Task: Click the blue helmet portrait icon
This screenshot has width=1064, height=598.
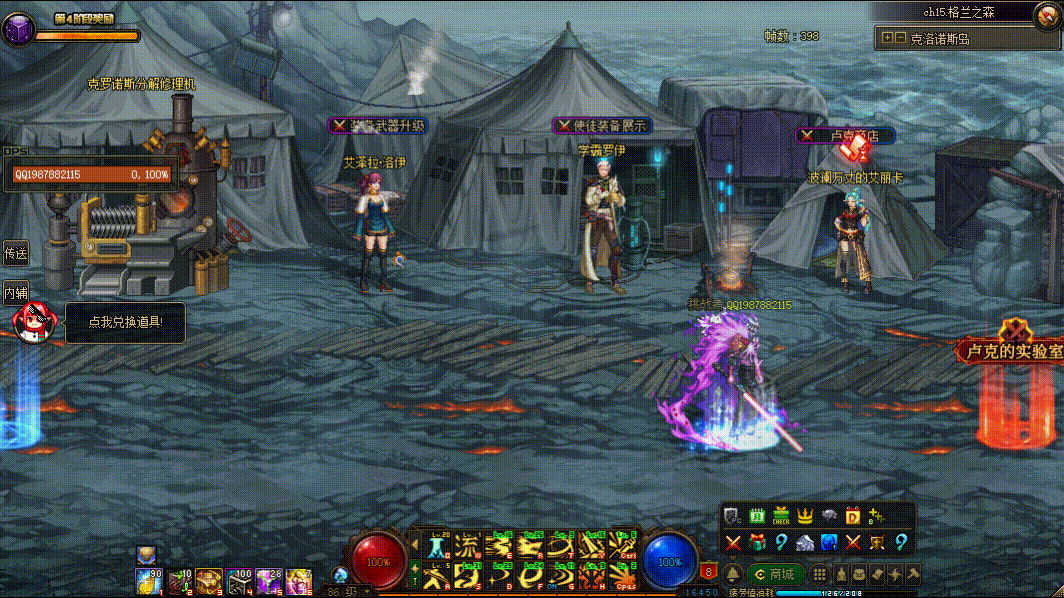Action: click(829, 542)
